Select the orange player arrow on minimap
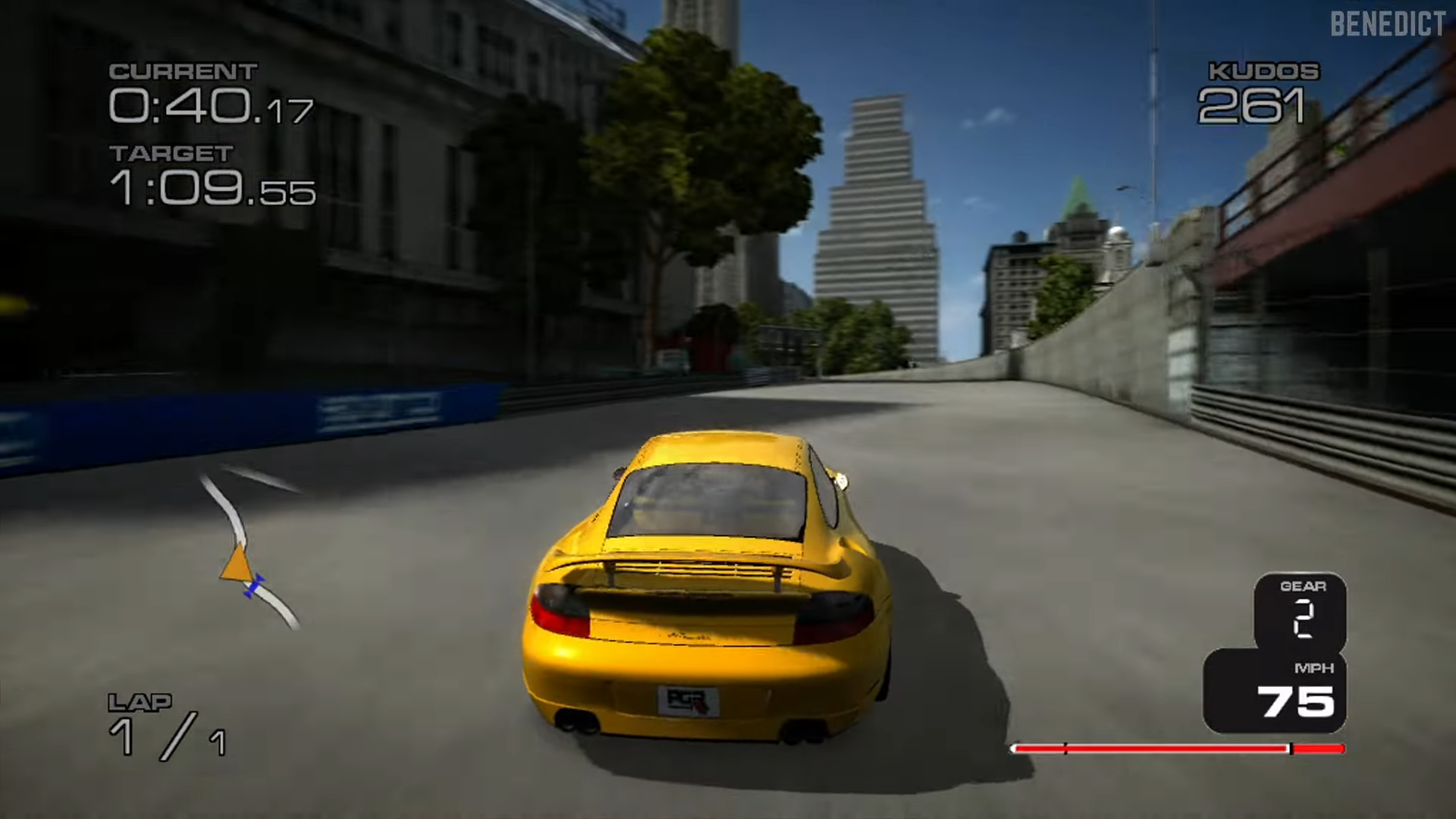1456x819 pixels. point(237,564)
